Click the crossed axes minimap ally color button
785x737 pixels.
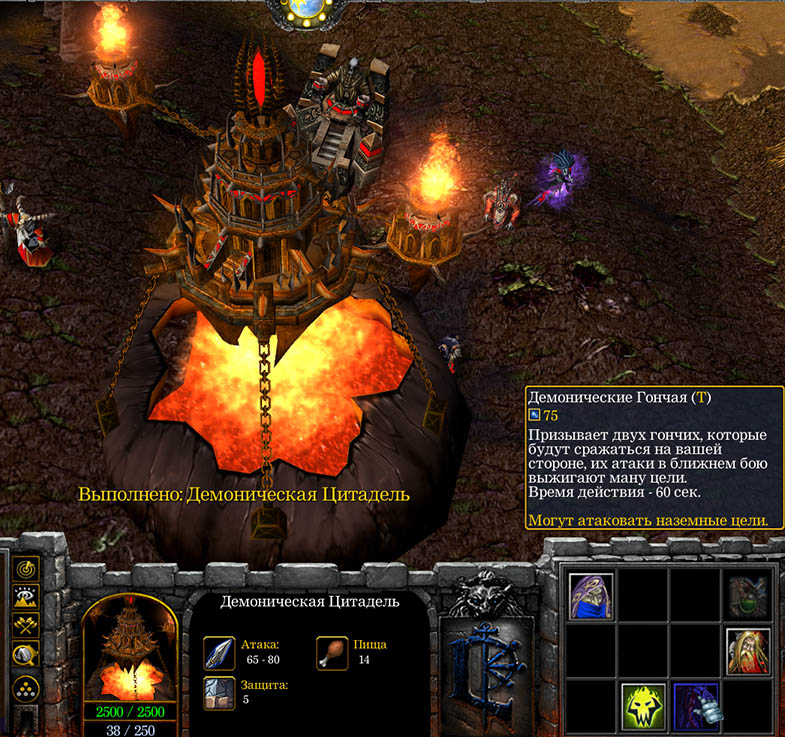(x=25, y=627)
